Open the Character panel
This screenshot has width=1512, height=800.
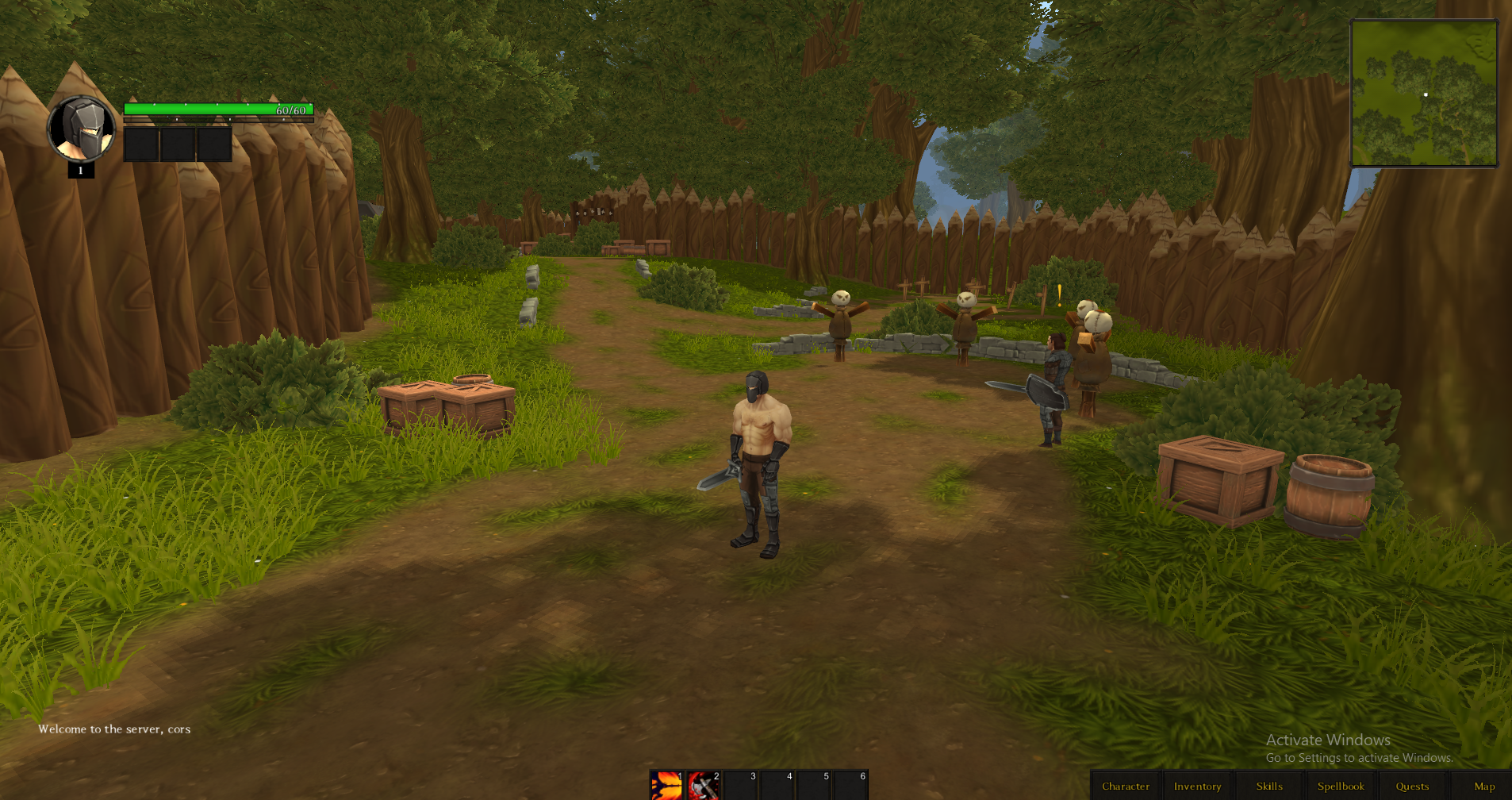(1125, 786)
